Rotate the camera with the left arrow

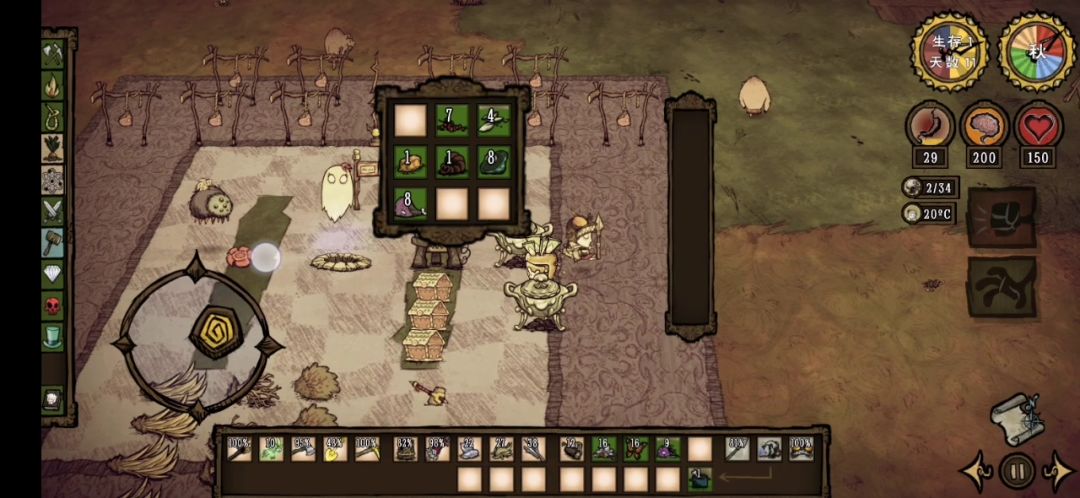pyautogui.click(x=975, y=470)
